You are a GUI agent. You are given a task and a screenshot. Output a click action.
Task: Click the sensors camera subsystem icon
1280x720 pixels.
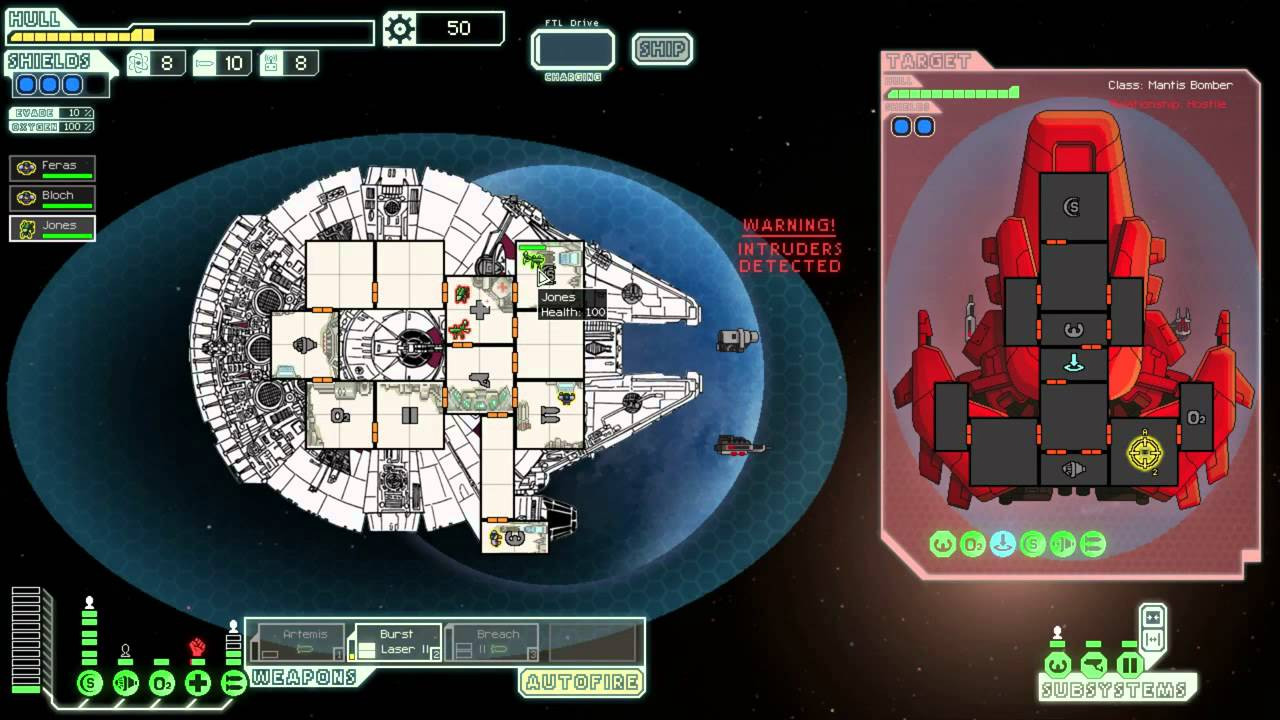click(1093, 665)
